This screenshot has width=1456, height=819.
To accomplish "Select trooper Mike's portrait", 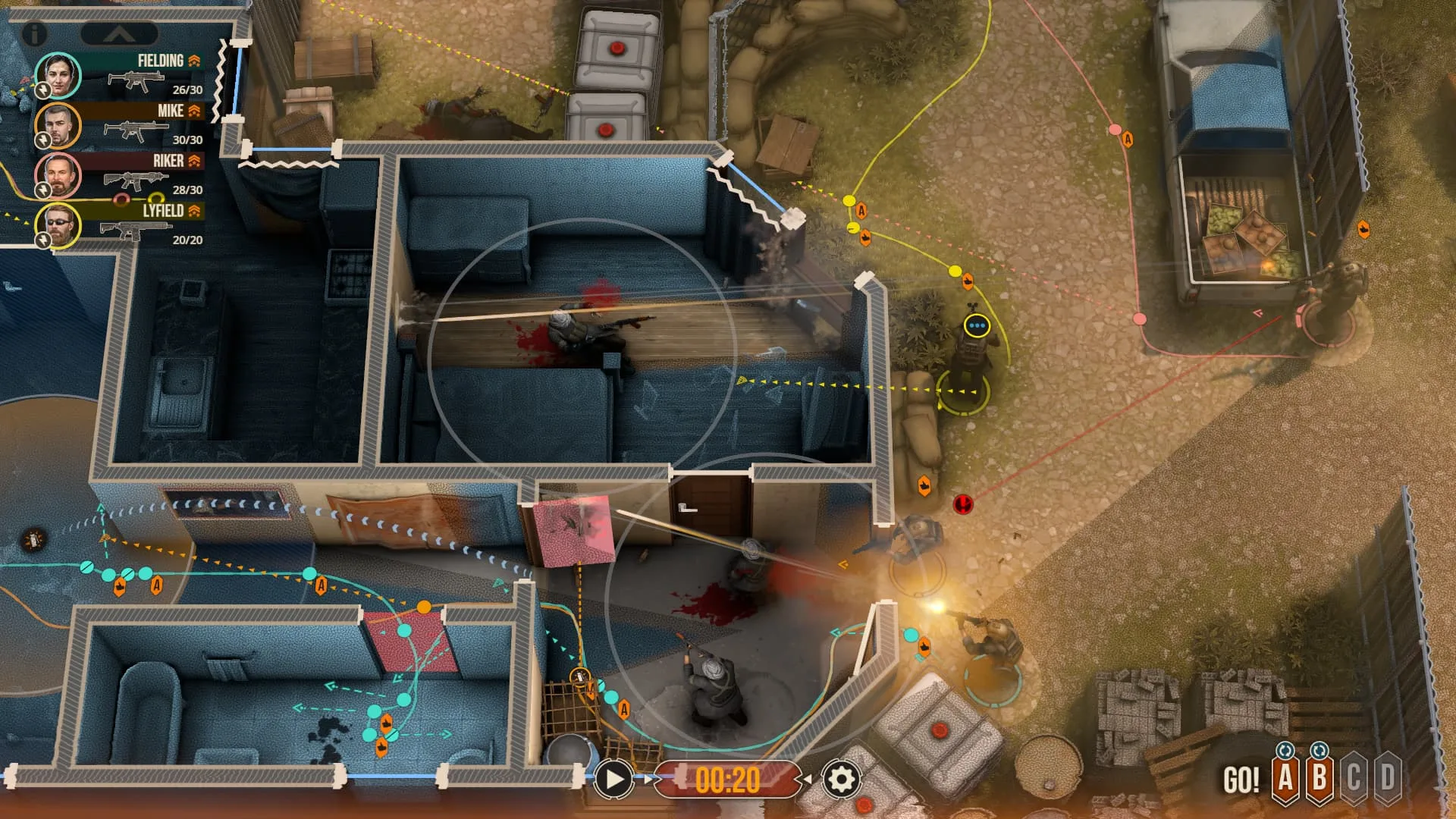I will 58,125.
